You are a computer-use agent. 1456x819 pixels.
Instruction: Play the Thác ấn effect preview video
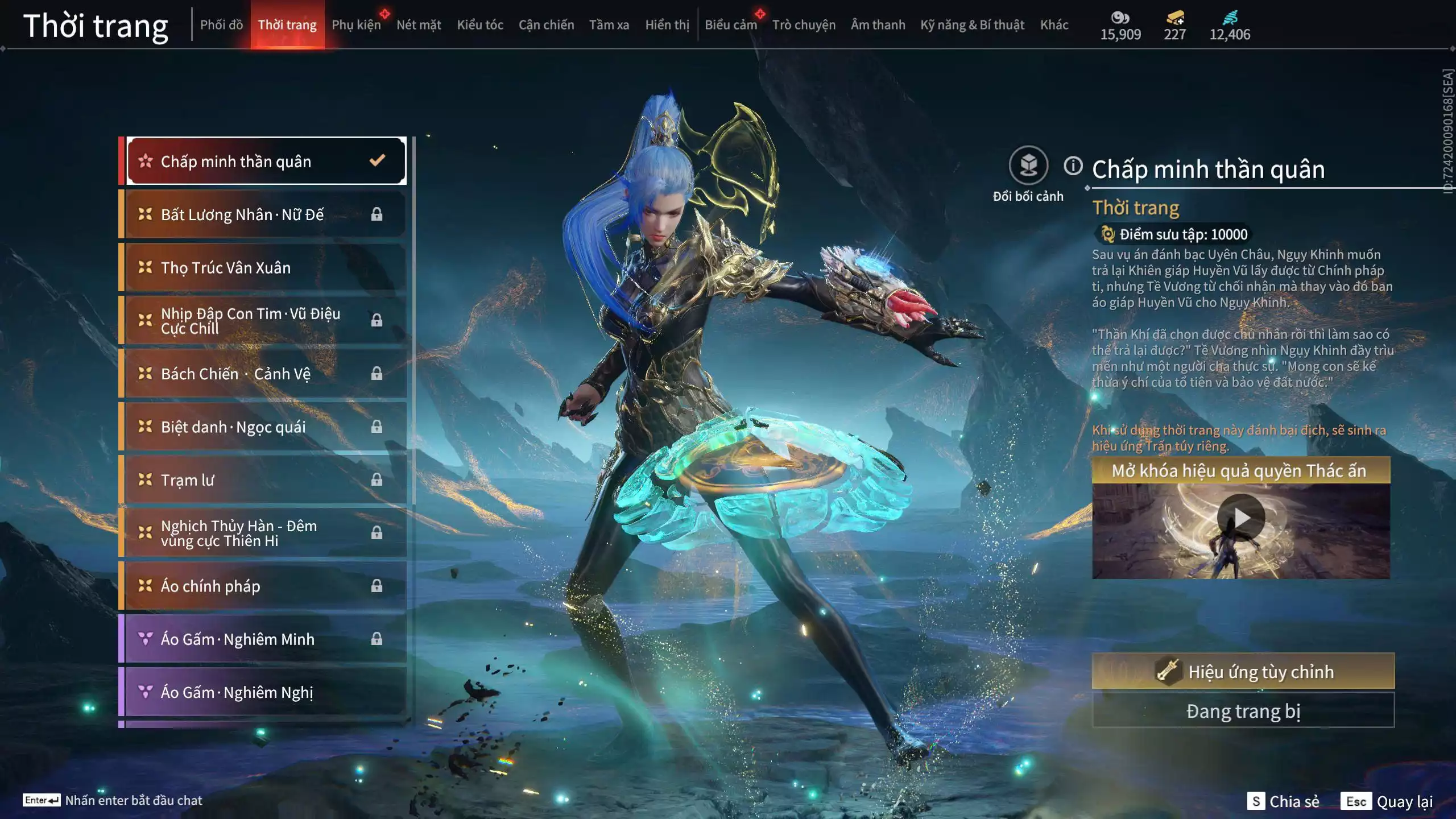point(1240,518)
